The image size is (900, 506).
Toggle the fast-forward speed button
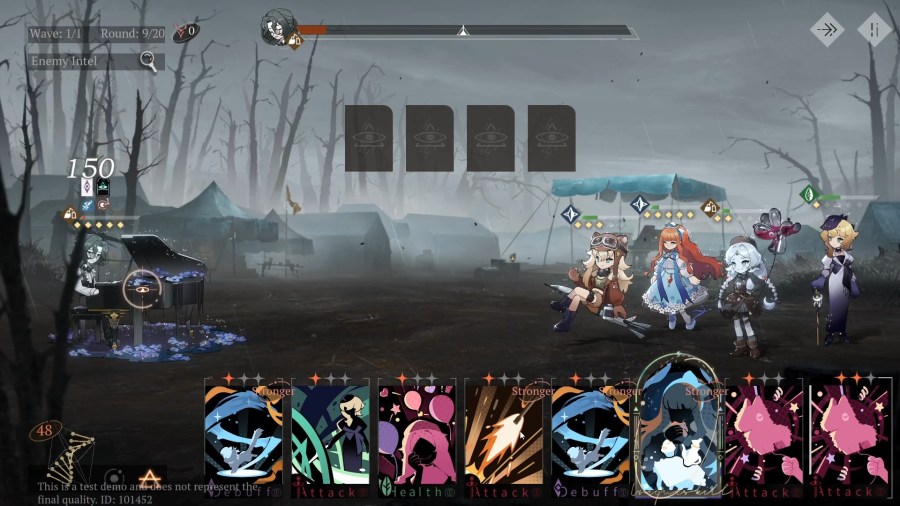tap(826, 30)
